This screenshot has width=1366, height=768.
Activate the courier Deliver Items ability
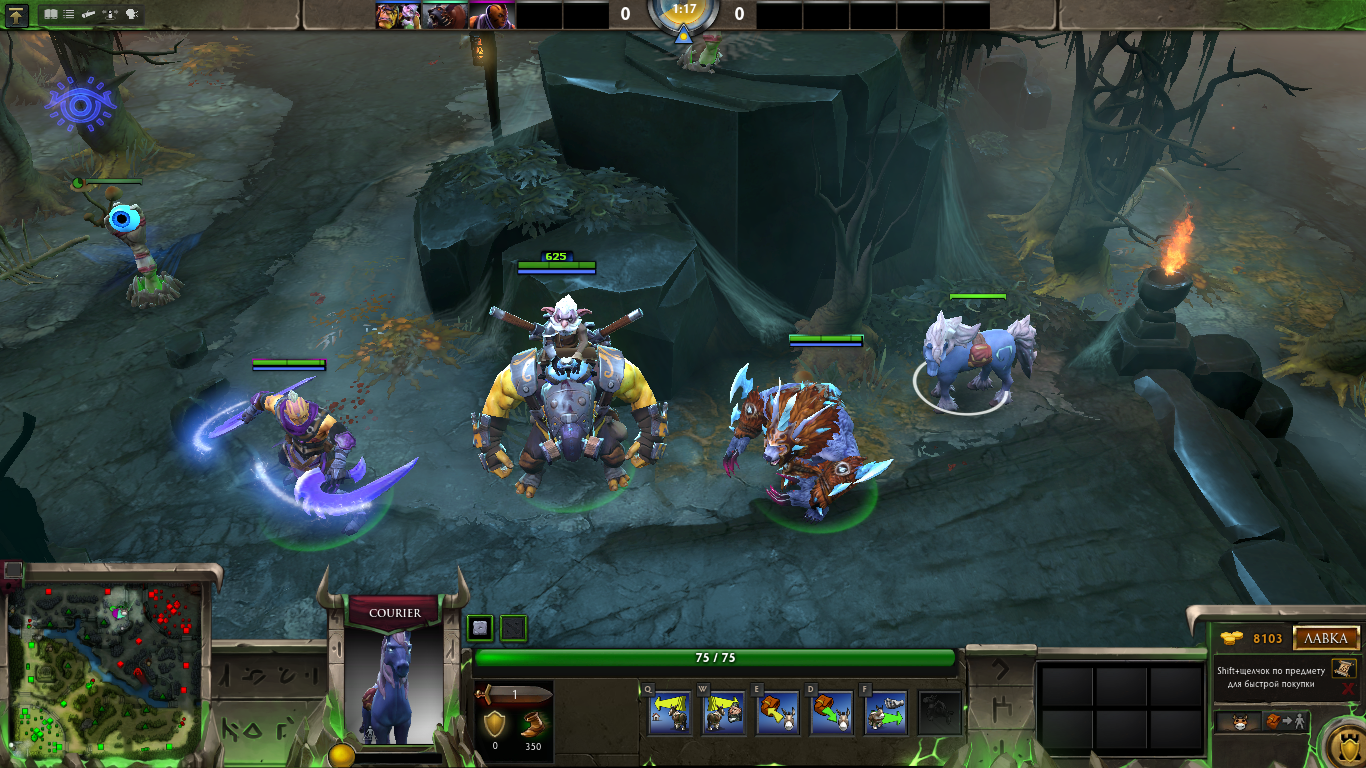tap(885, 712)
